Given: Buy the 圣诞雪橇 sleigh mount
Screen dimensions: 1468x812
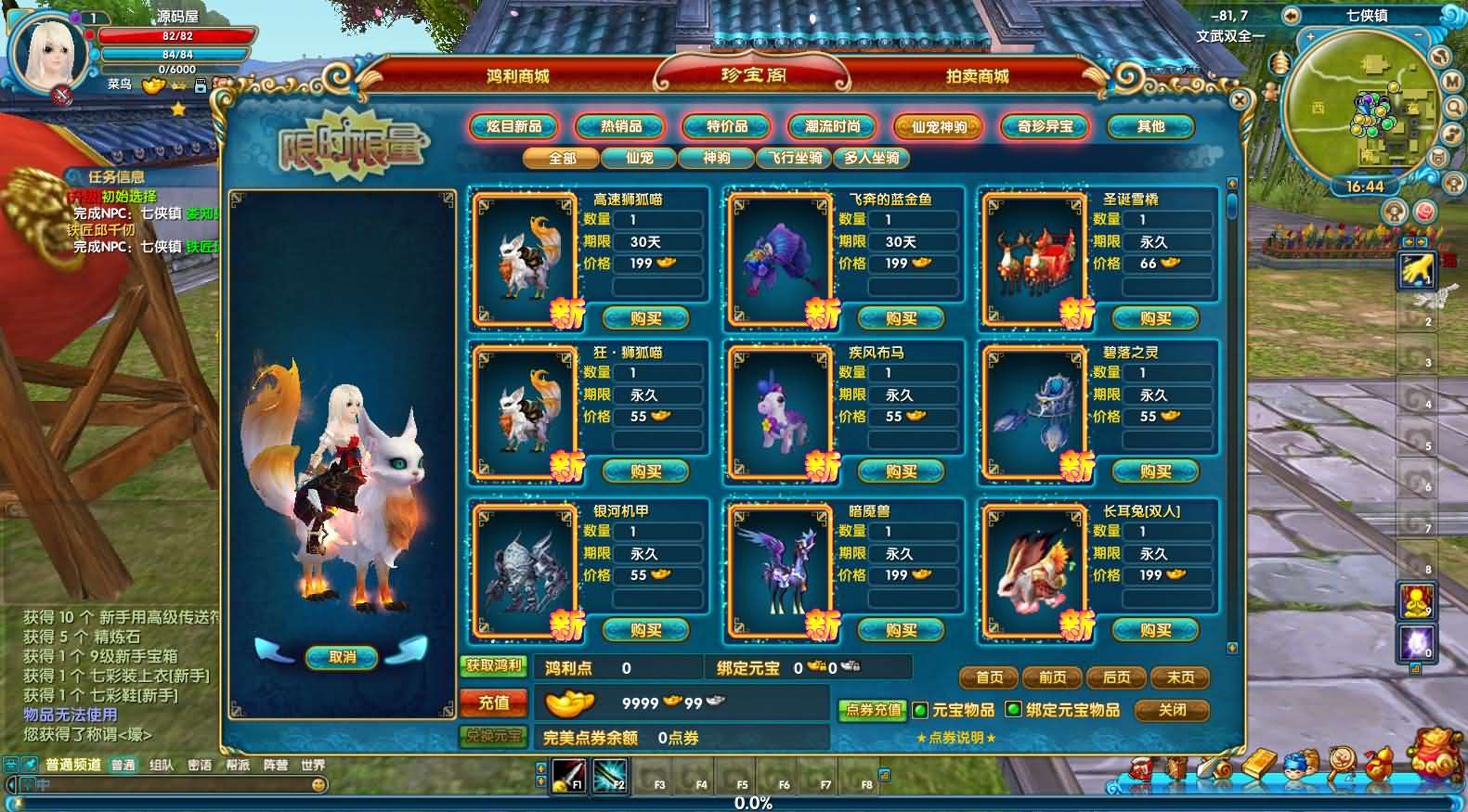Looking at the screenshot, I should click(x=1155, y=318).
